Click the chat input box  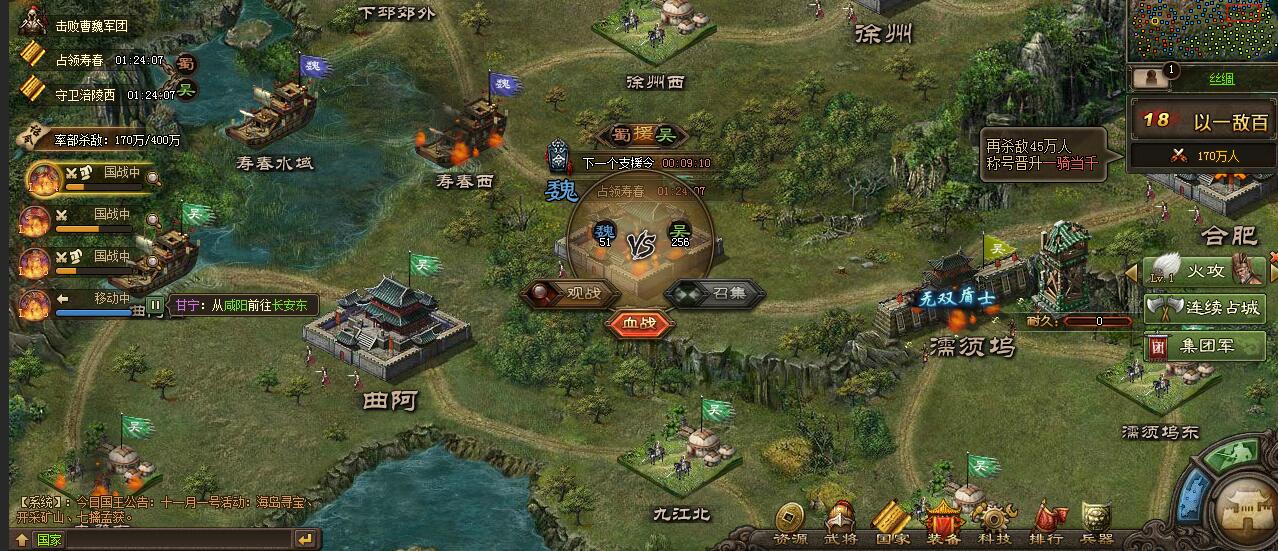pos(180,539)
